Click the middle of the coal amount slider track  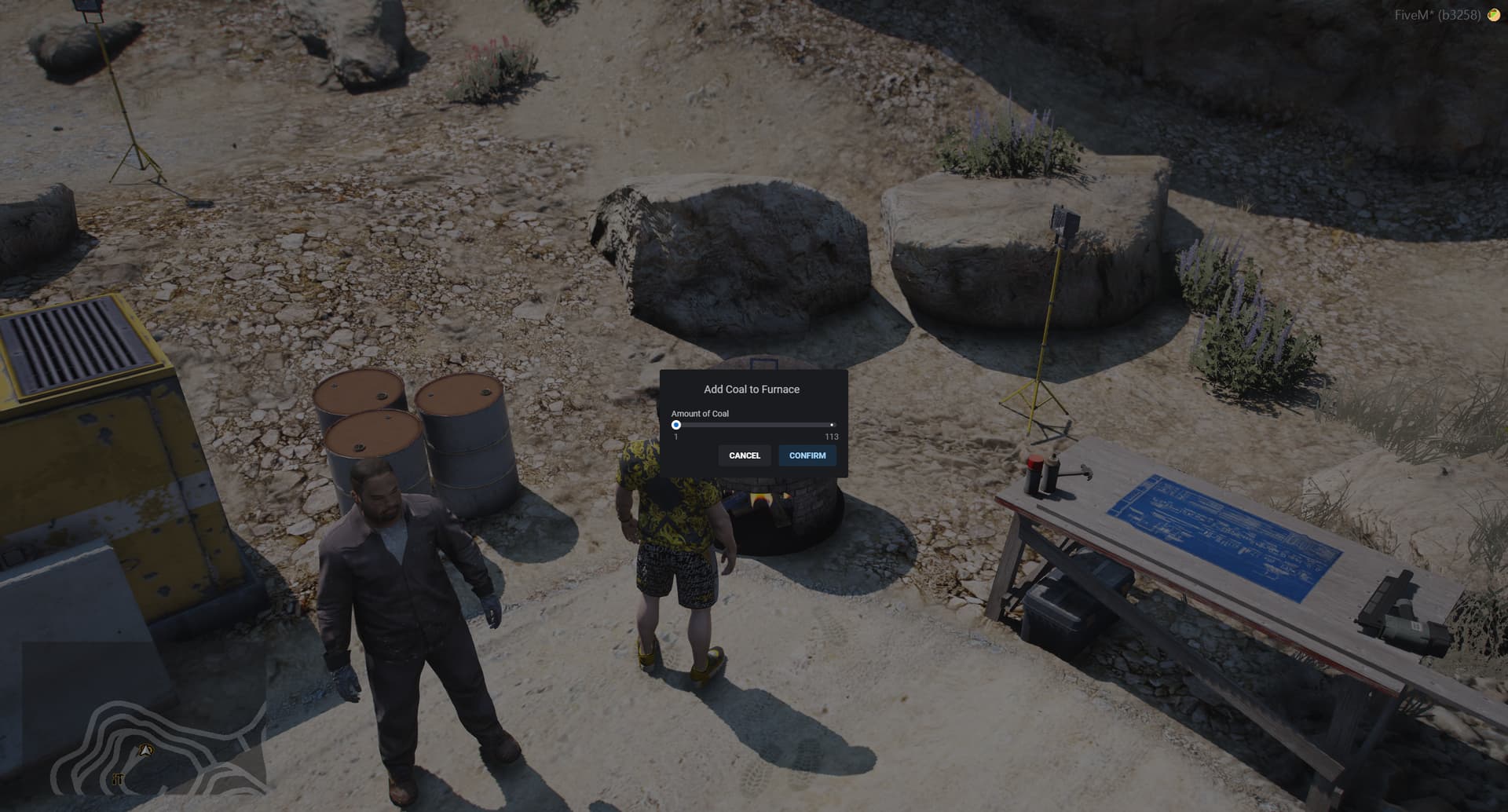(x=754, y=424)
